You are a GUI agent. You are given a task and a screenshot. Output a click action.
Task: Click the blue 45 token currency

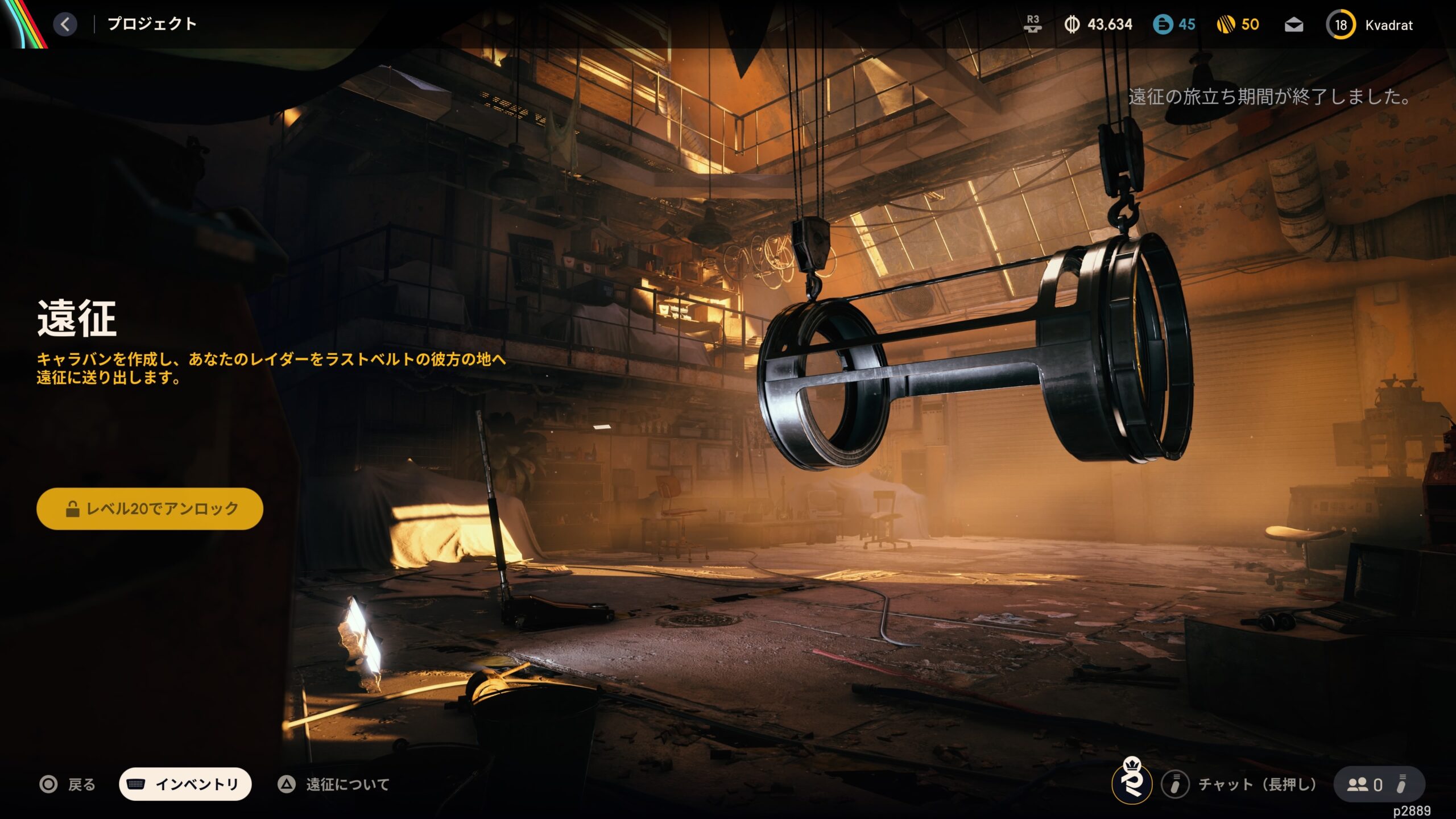(x=1174, y=24)
